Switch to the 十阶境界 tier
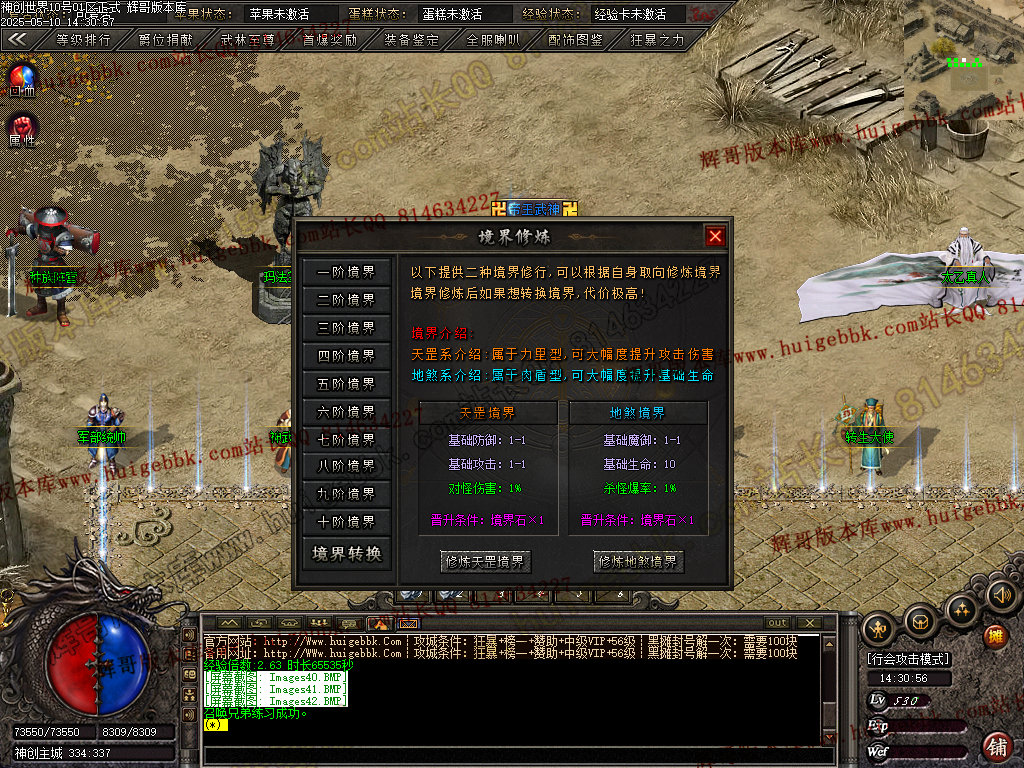1024x768 pixels. [x=346, y=522]
